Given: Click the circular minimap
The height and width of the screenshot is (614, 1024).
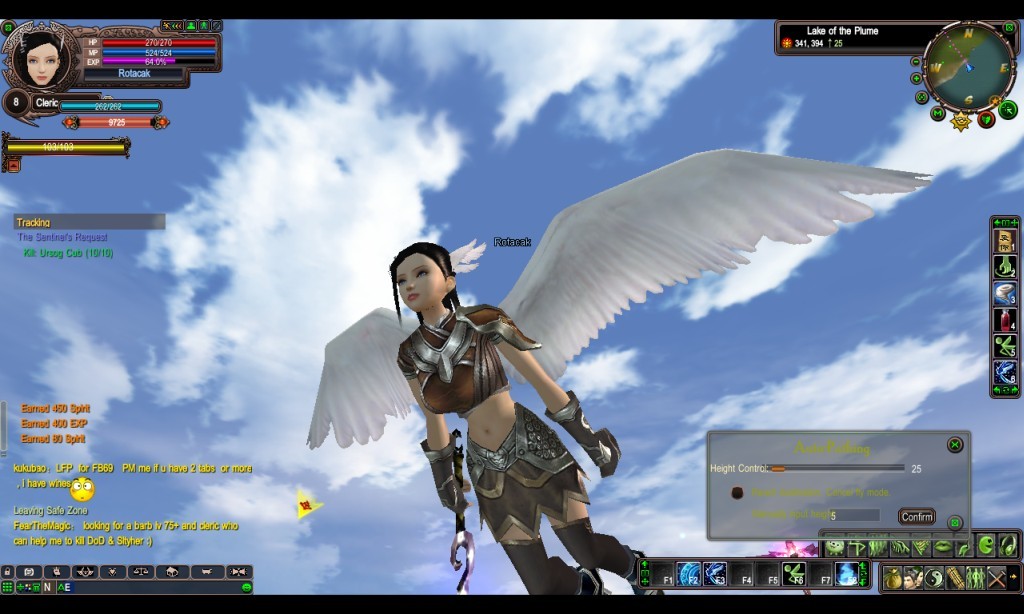Looking at the screenshot, I should point(968,66).
